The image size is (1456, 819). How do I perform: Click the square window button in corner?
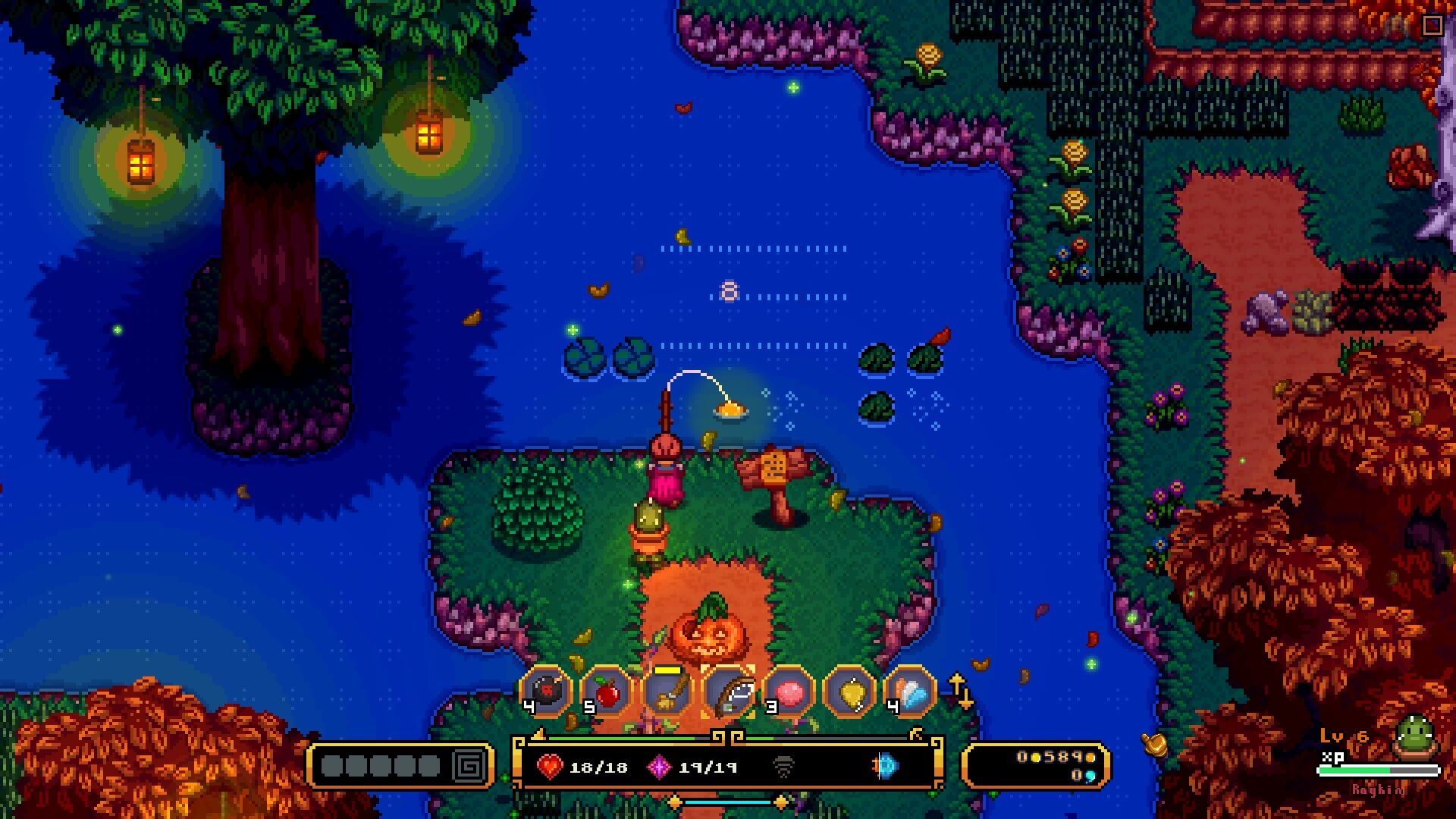point(1432,25)
